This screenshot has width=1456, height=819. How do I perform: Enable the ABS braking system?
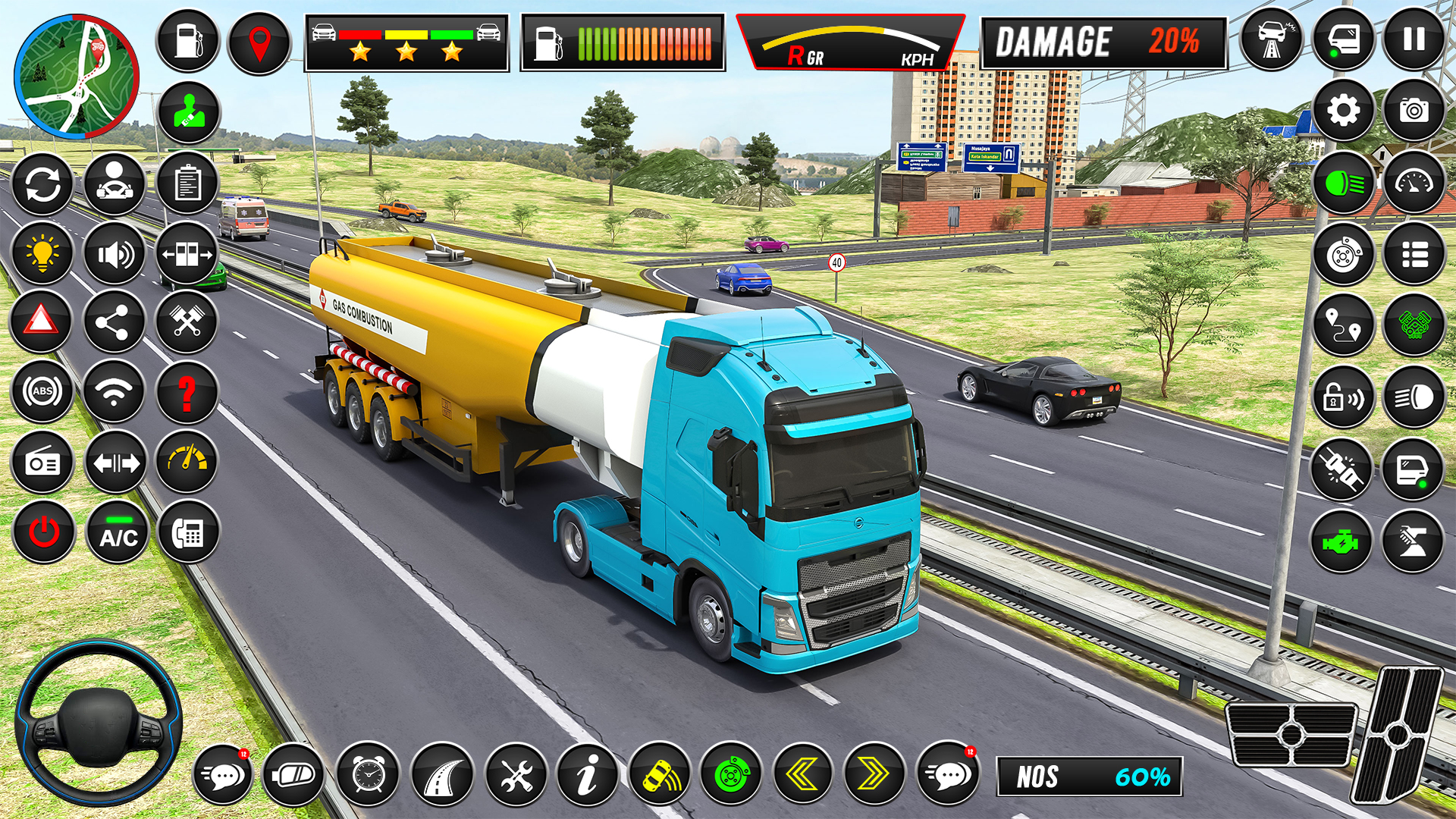(x=42, y=392)
